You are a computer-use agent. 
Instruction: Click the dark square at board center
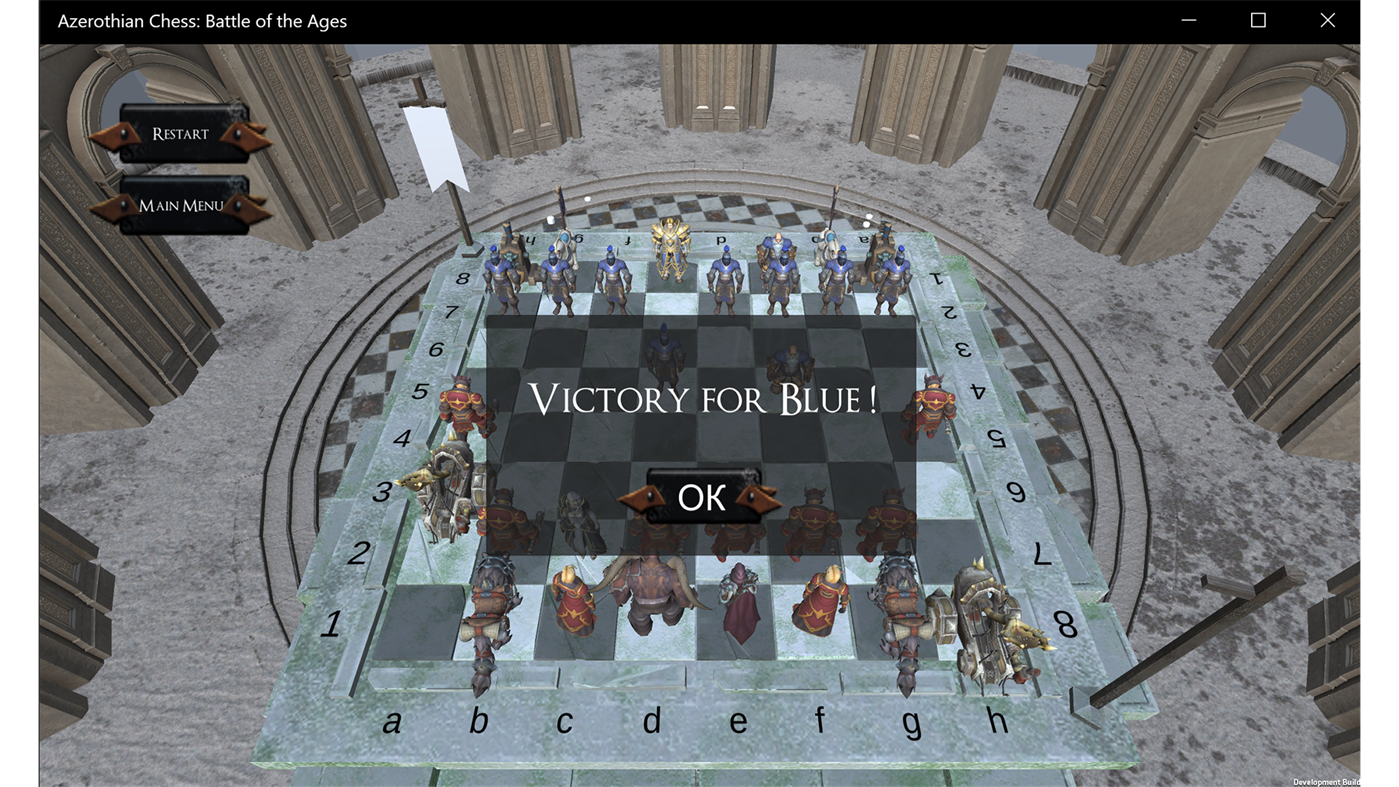[x=700, y=440]
